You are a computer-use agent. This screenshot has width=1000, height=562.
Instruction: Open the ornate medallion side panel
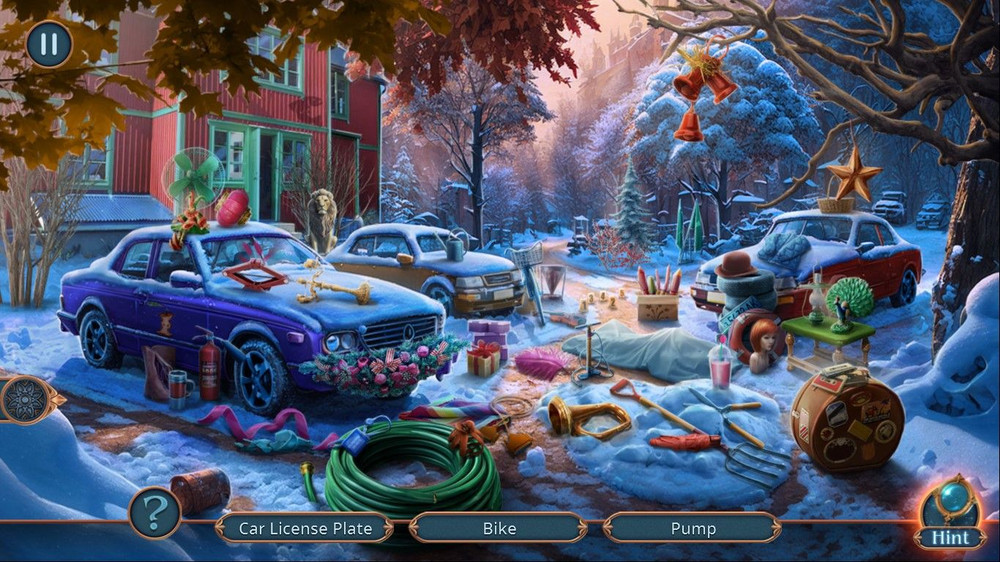[x=21, y=400]
